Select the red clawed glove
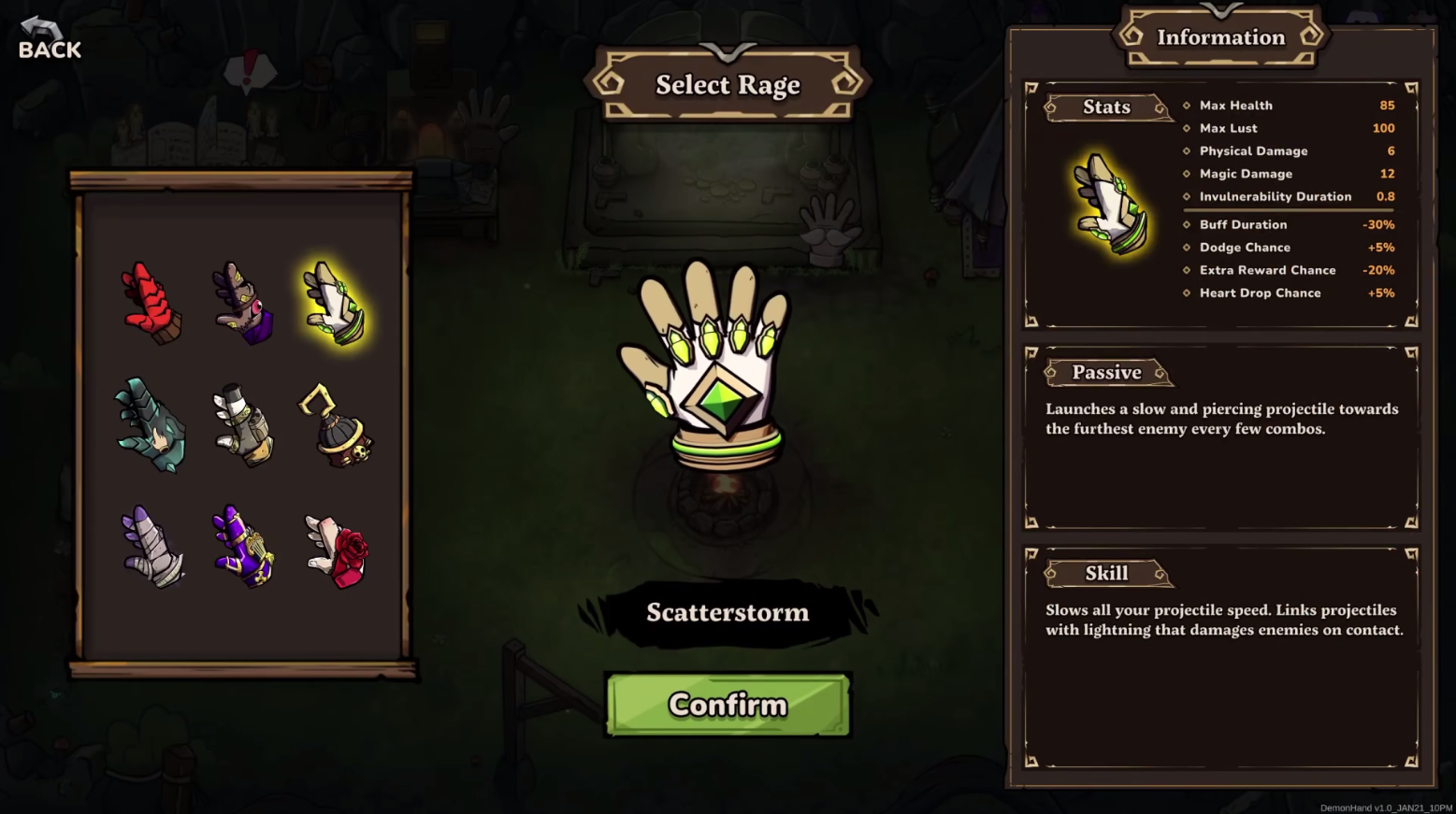Image resolution: width=1456 pixels, height=814 pixels. (x=151, y=303)
